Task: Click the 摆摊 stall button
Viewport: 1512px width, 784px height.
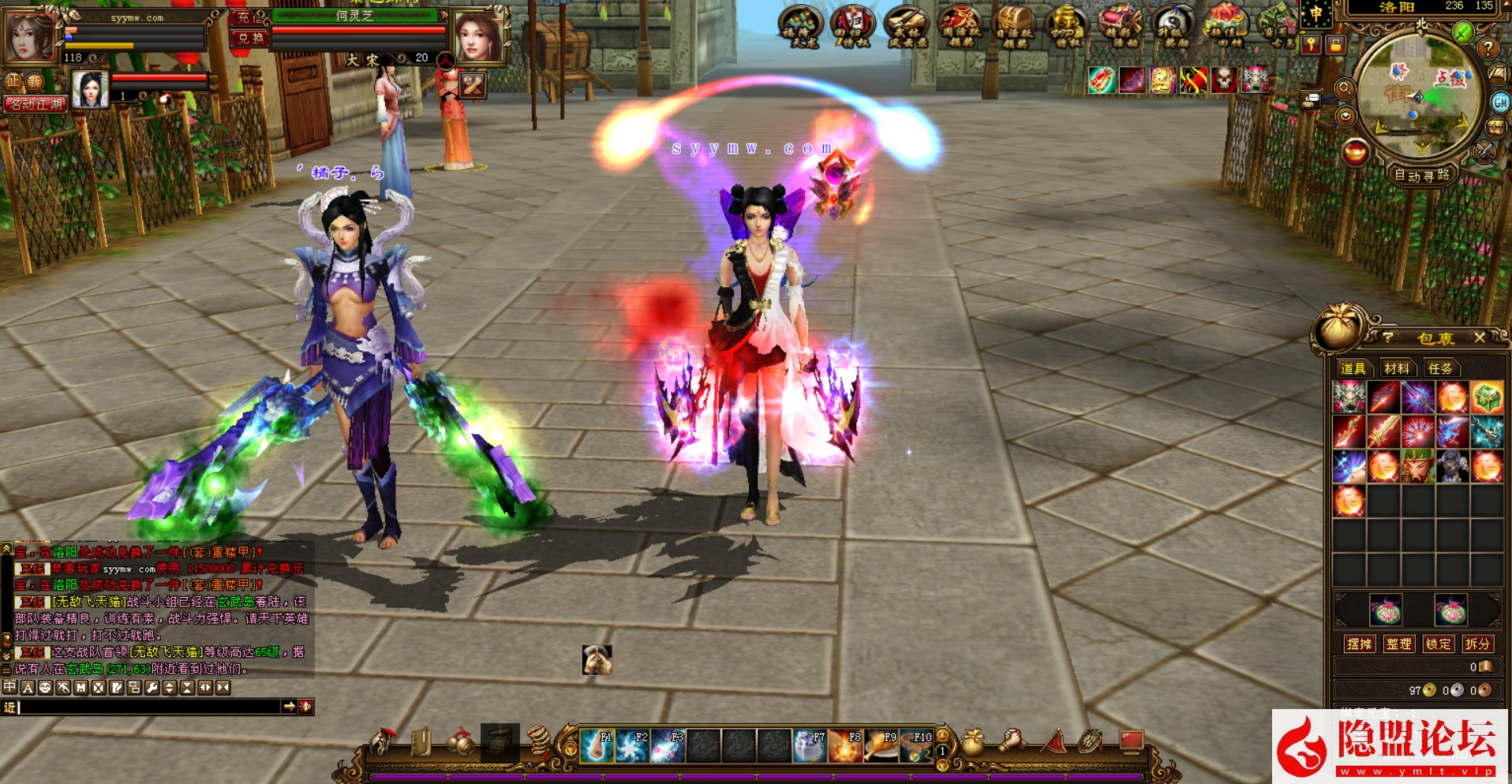Action: (1359, 644)
